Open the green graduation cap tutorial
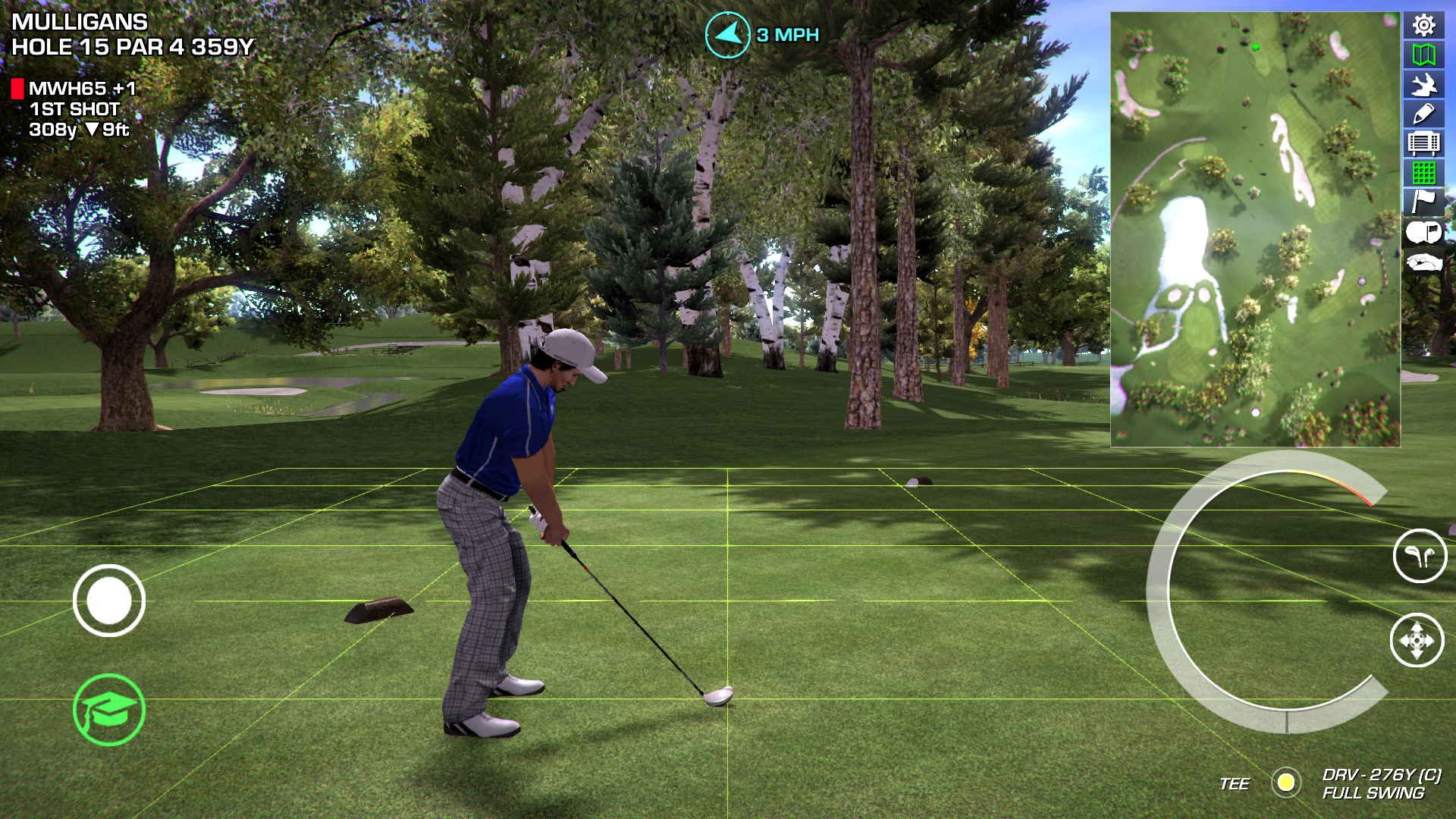1456x819 pixels. (109, 710)
